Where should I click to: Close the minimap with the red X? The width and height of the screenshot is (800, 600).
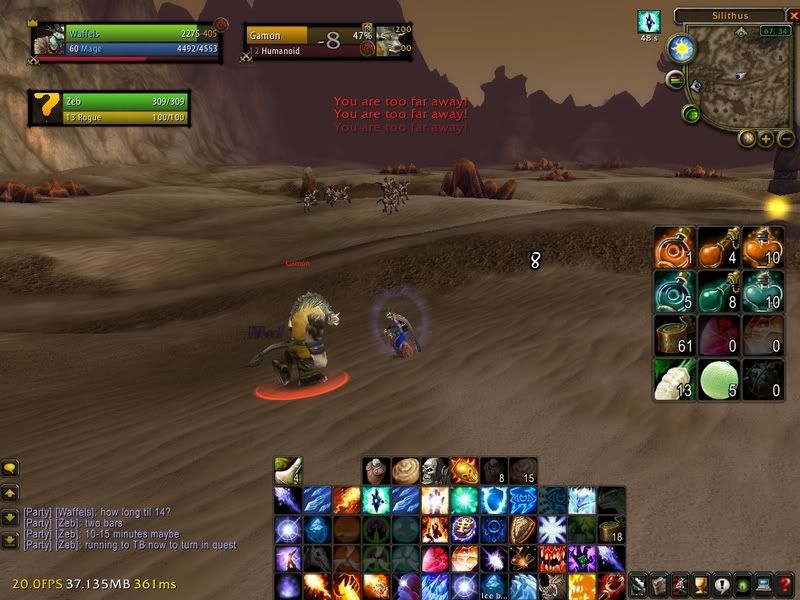[x=795, y=15]
